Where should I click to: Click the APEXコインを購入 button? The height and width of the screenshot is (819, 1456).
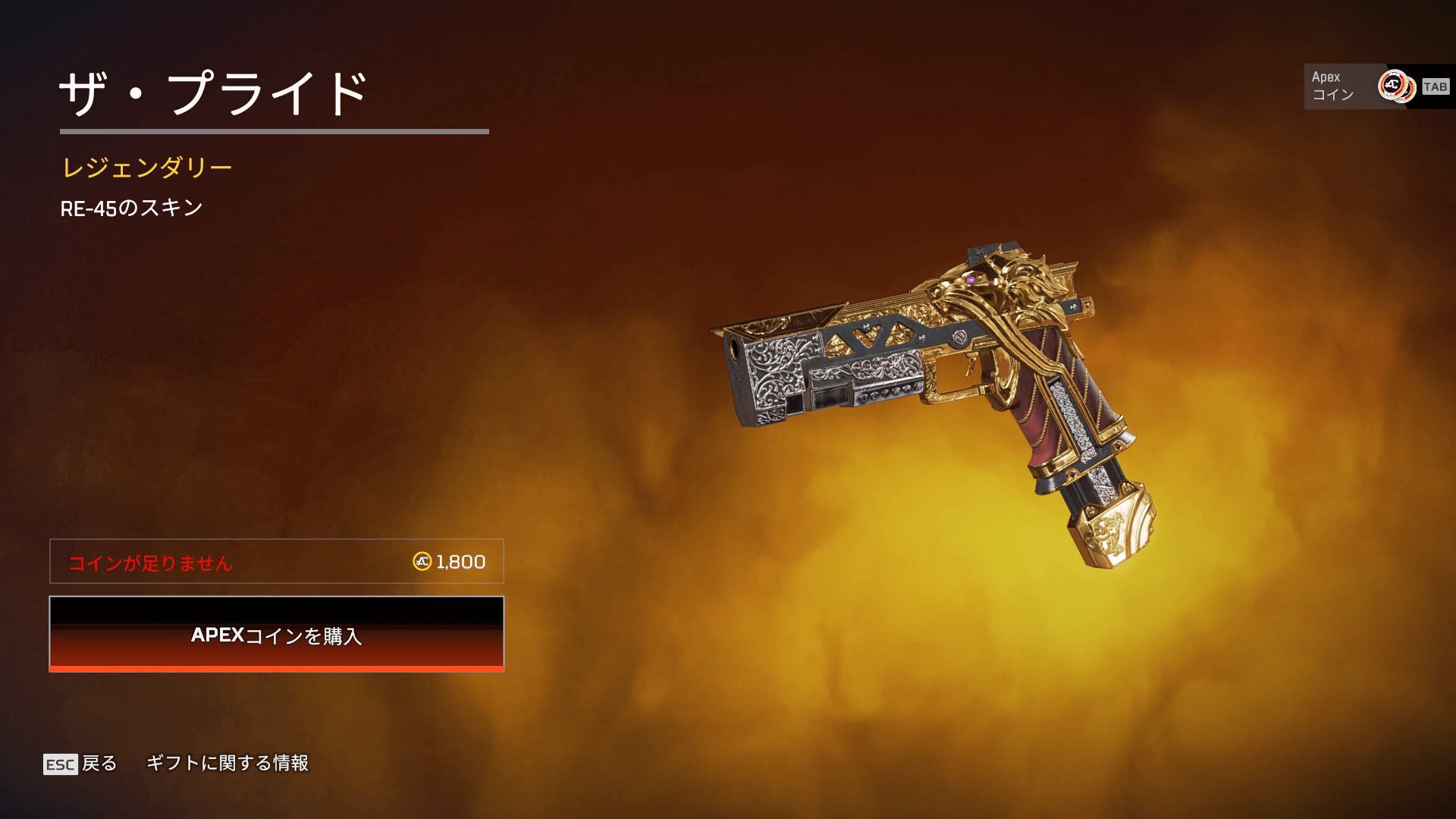277,634
